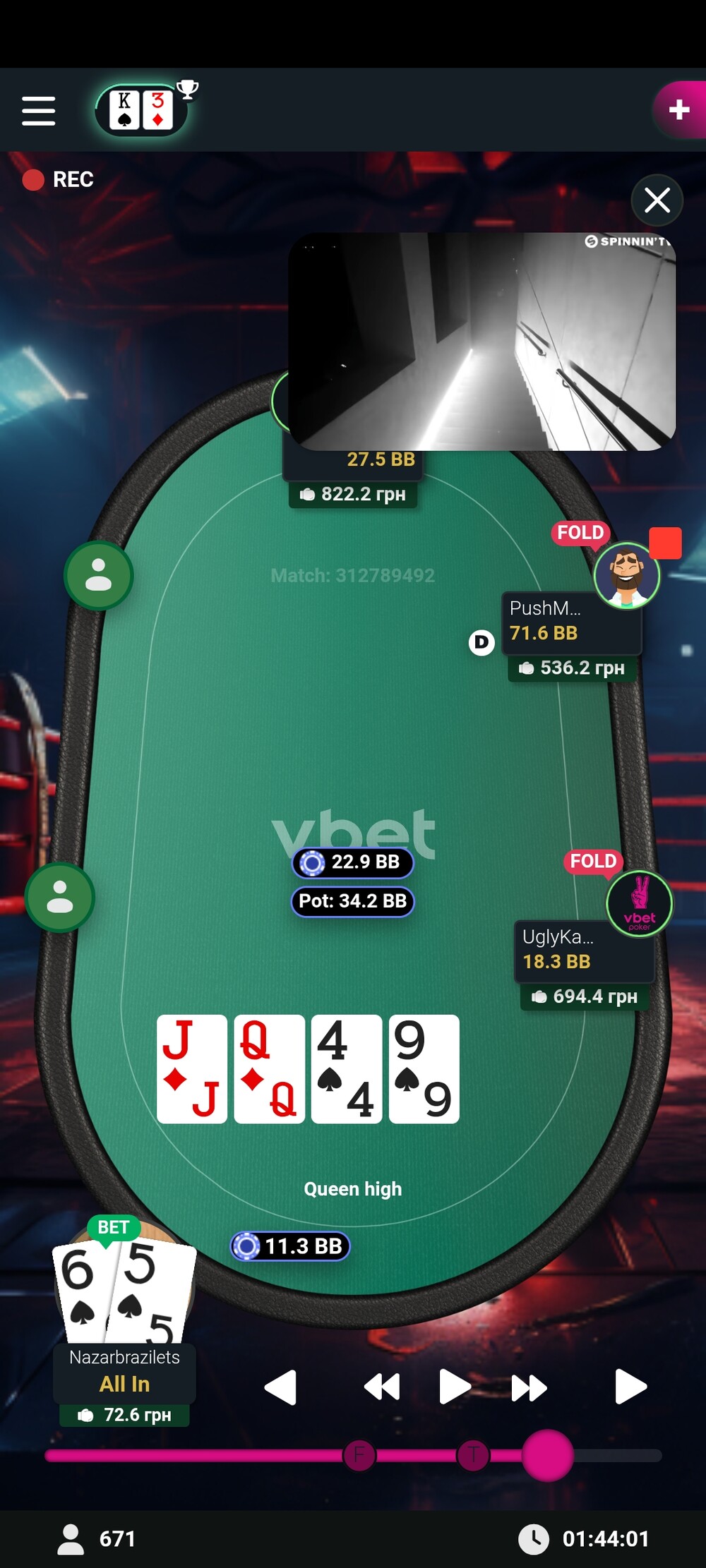Click the red square stop button

tap(665, 543)
